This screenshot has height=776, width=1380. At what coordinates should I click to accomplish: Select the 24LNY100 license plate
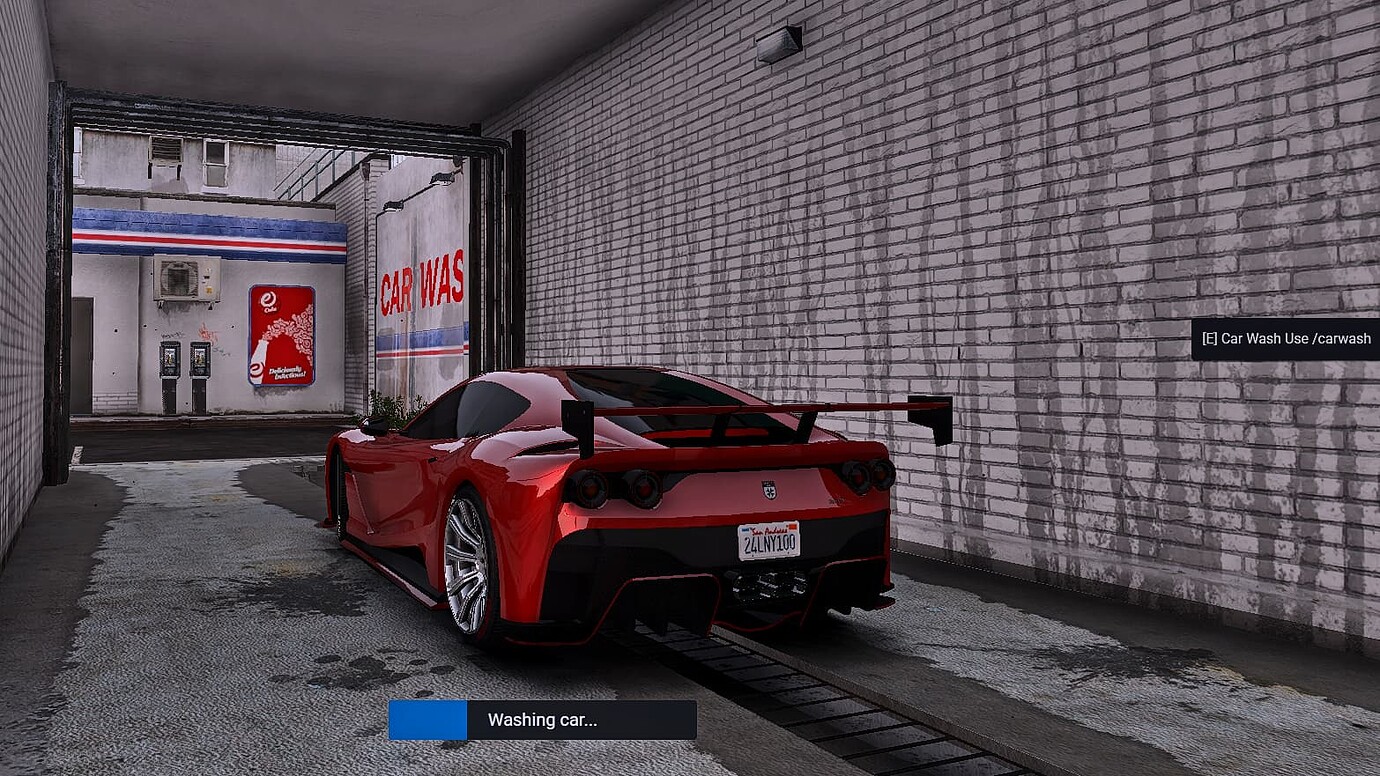768,543
